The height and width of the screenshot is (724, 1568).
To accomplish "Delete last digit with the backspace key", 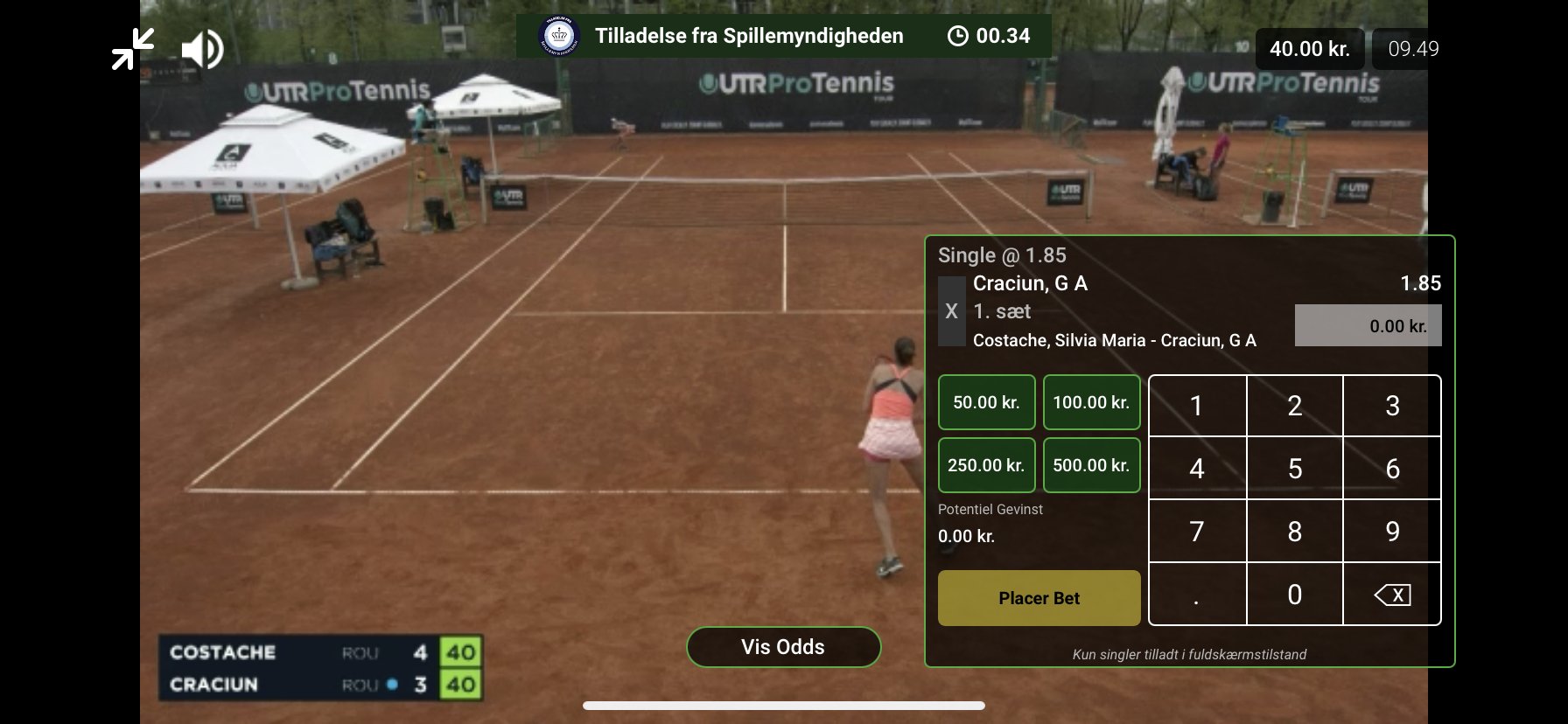I will pyautogui.click(x=1392, y=595).
